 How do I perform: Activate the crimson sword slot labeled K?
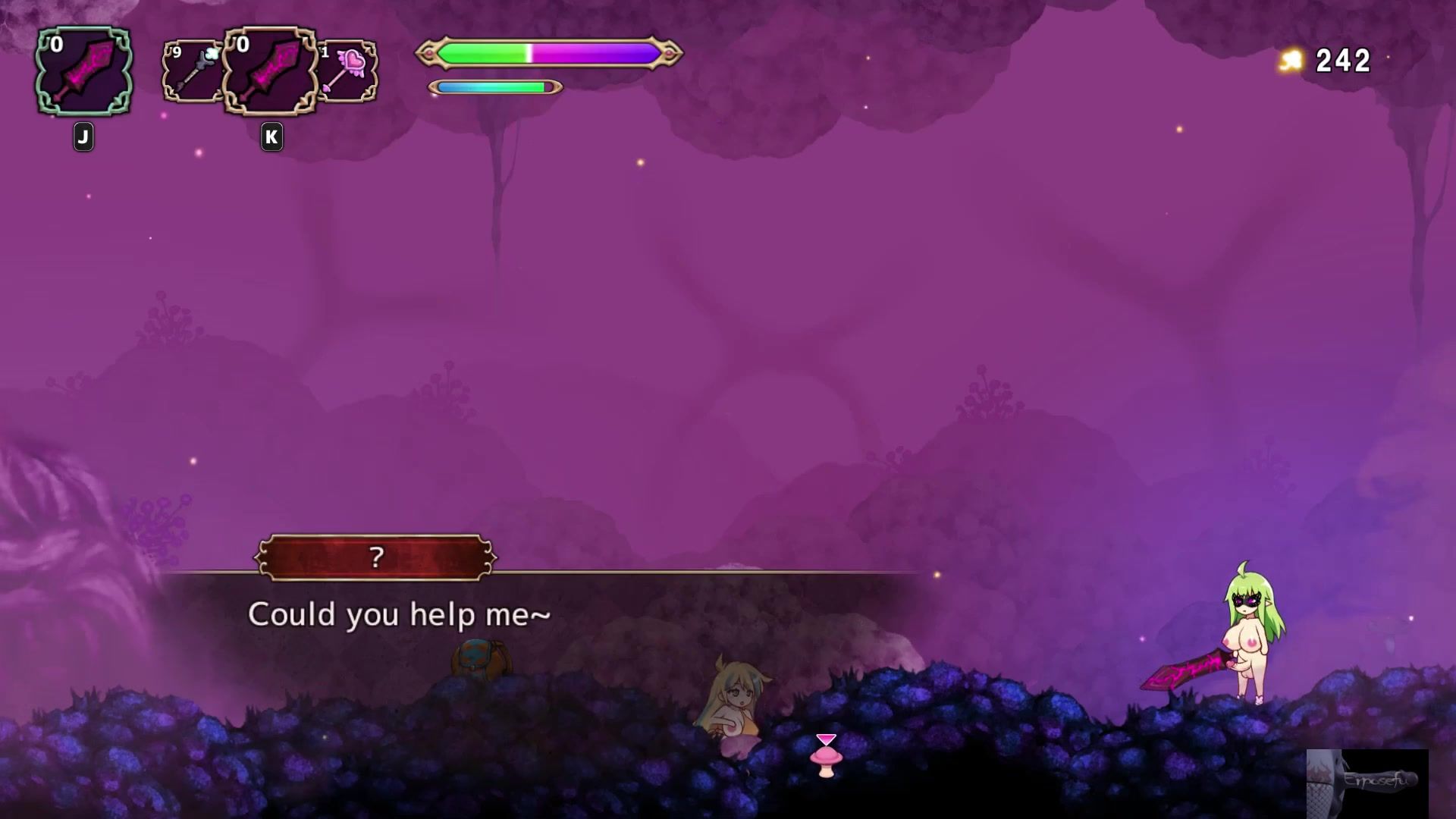[271, 72]
